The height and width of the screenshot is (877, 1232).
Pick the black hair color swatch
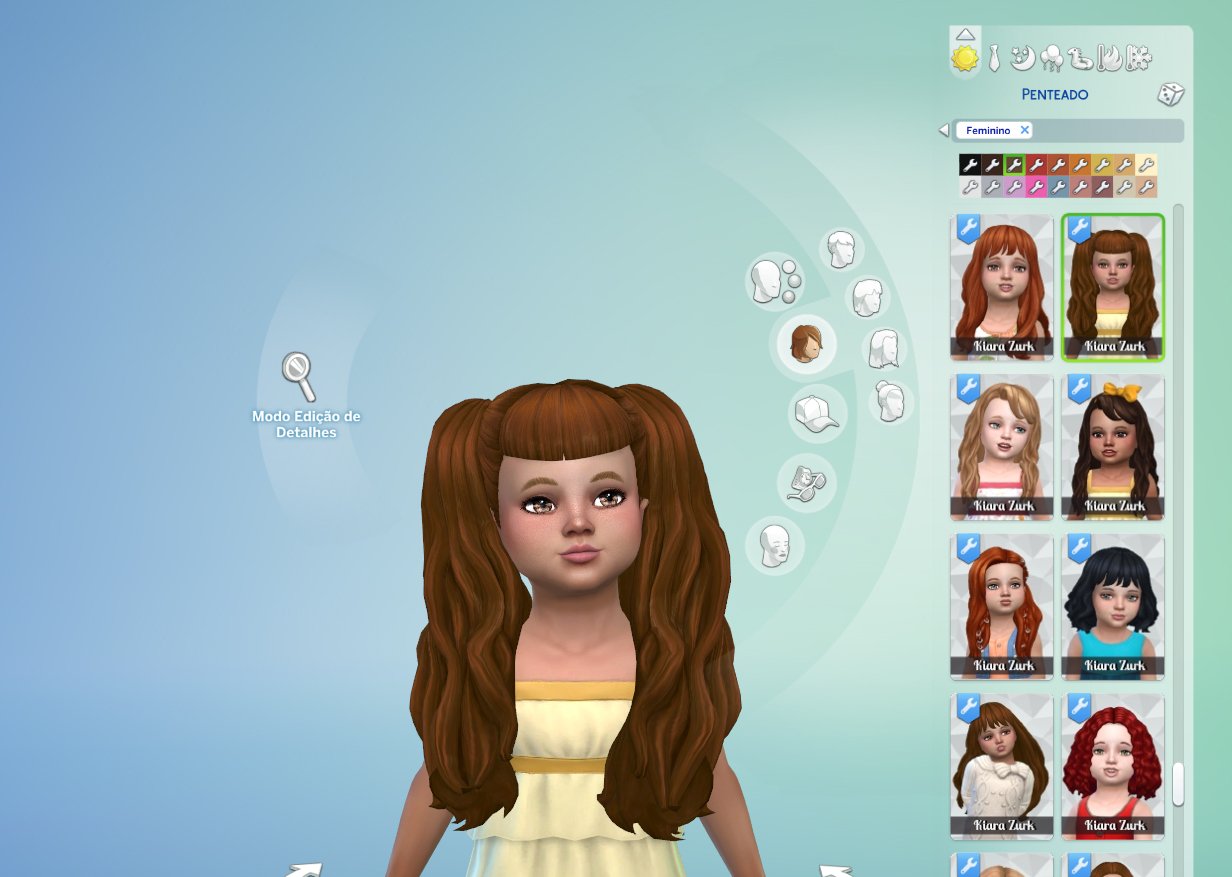click(969, 165)
